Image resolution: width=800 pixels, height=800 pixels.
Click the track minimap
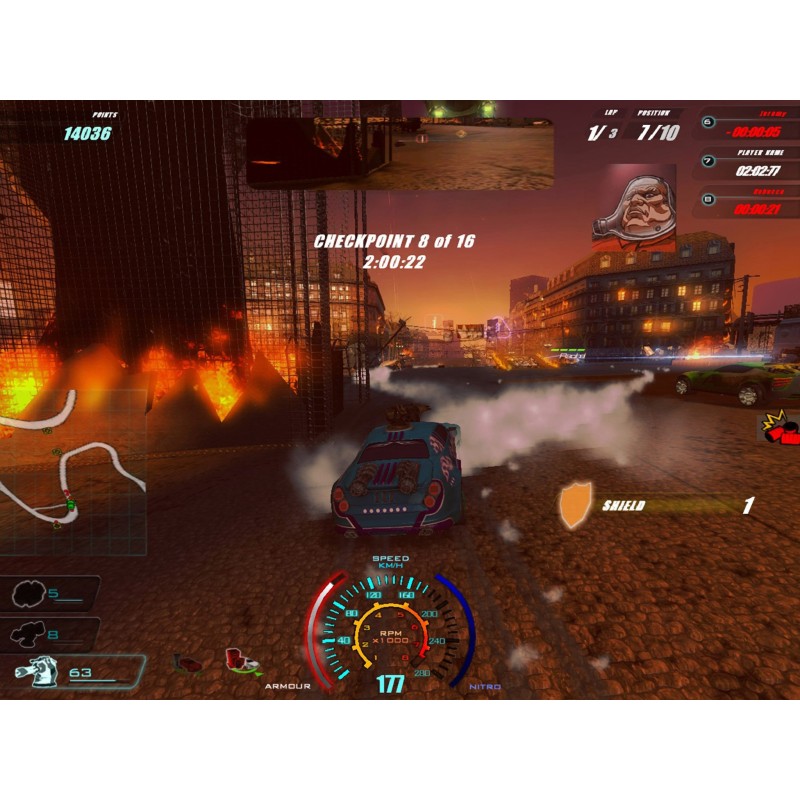tap(70, 470)
